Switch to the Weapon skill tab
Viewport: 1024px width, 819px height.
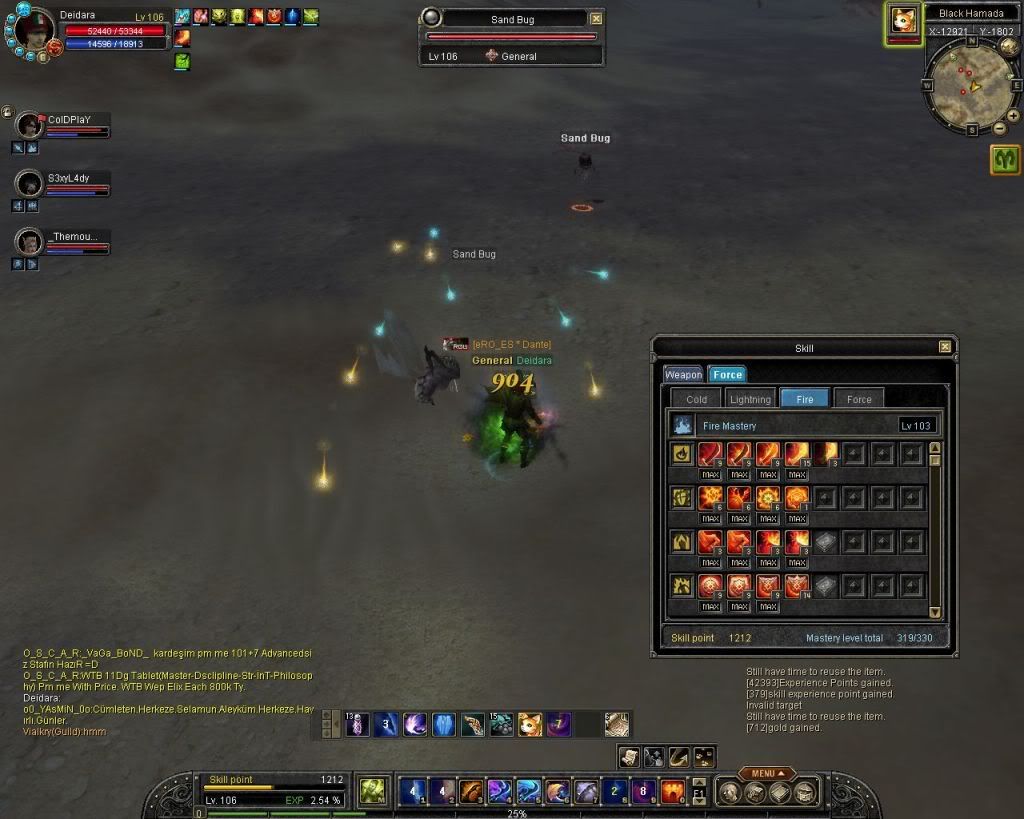(x=684, y=374)
